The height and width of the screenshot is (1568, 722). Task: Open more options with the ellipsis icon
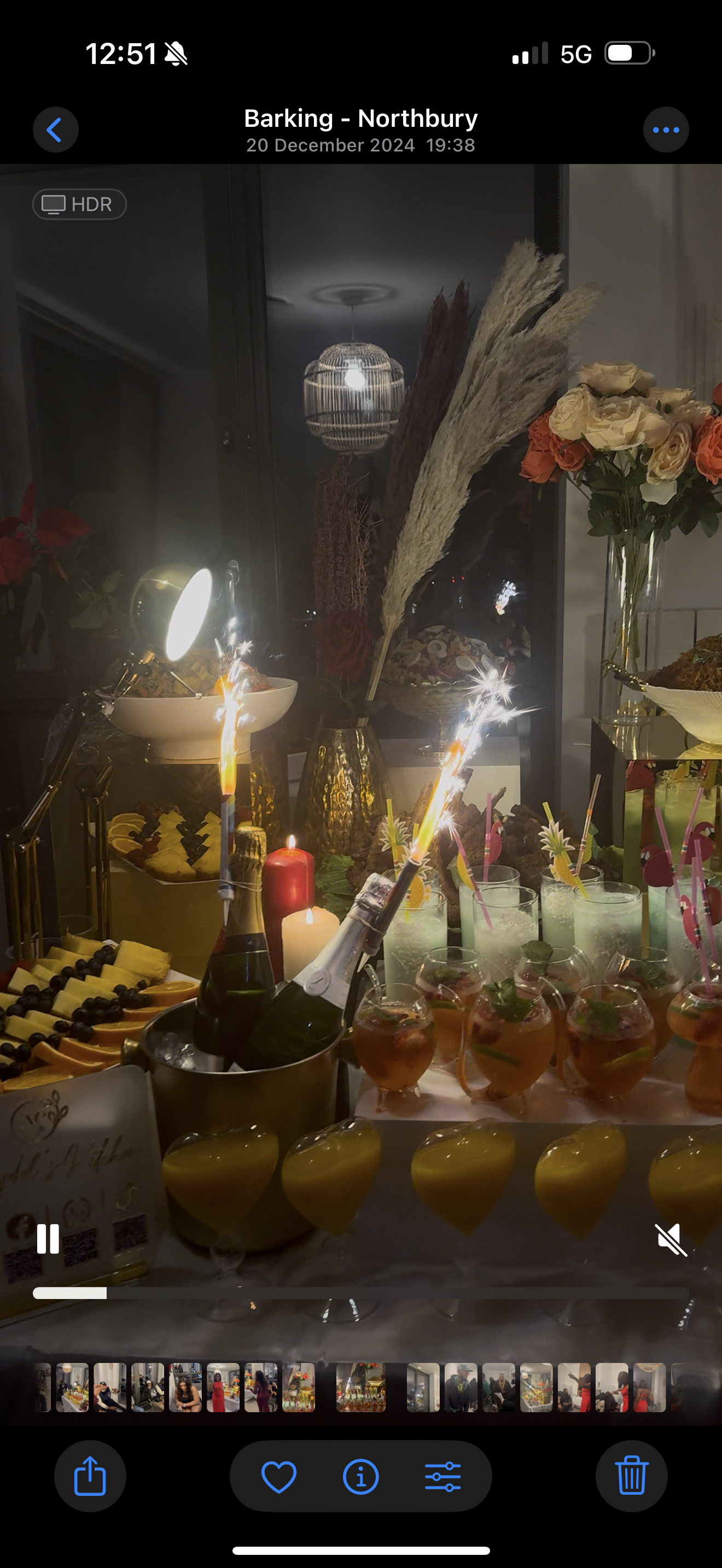click(x=667, y=129)
